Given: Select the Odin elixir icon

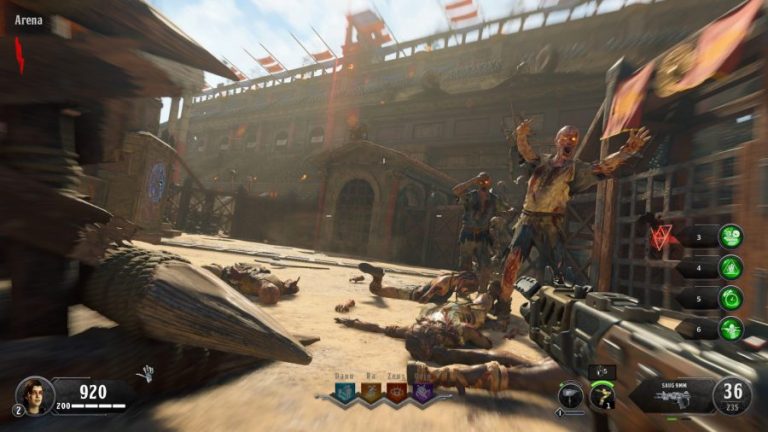Looking at the screenshot, I should click(x=423, y=392).
